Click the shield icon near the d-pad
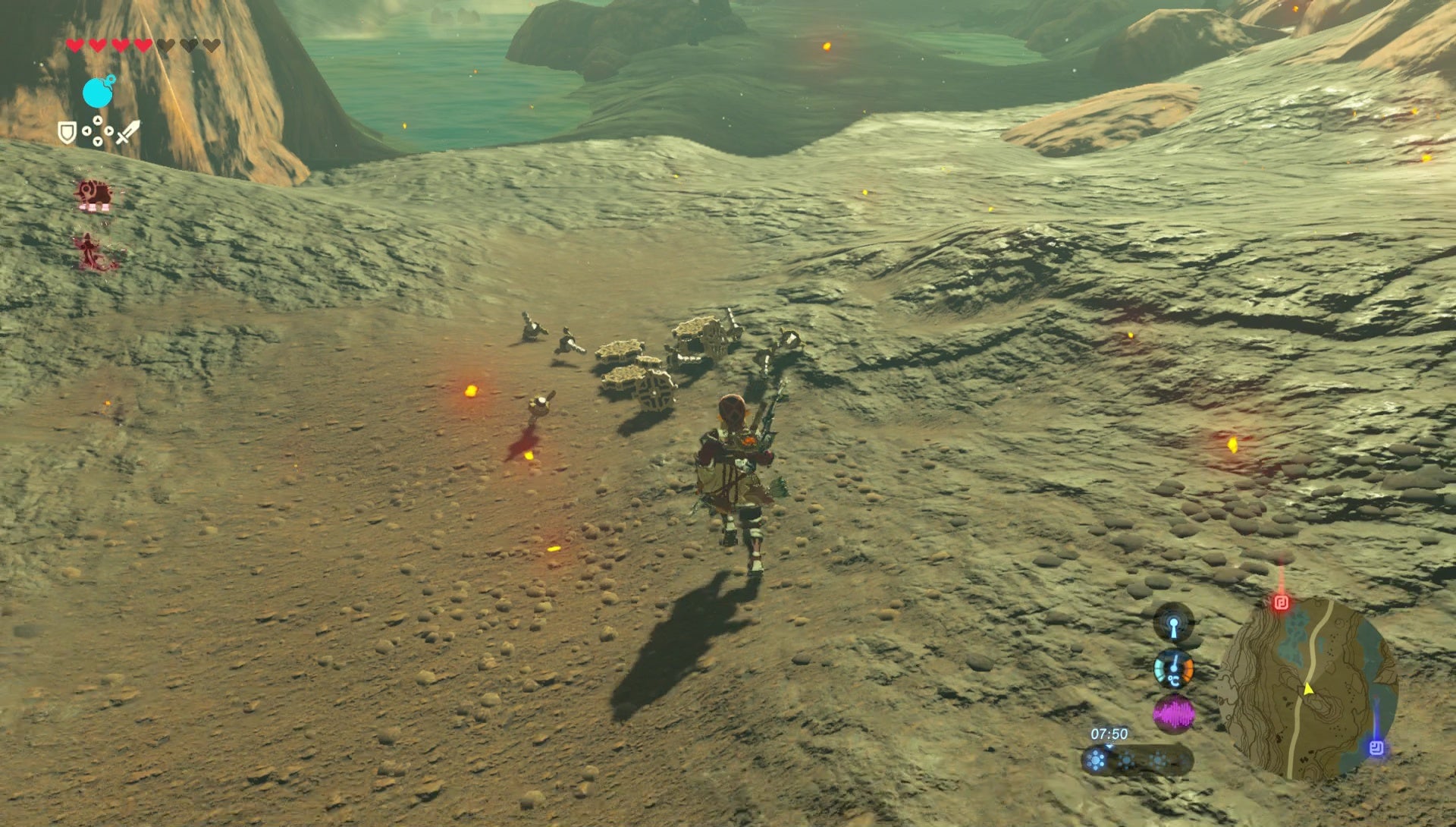1456x827 pixels. pos(67,132)
